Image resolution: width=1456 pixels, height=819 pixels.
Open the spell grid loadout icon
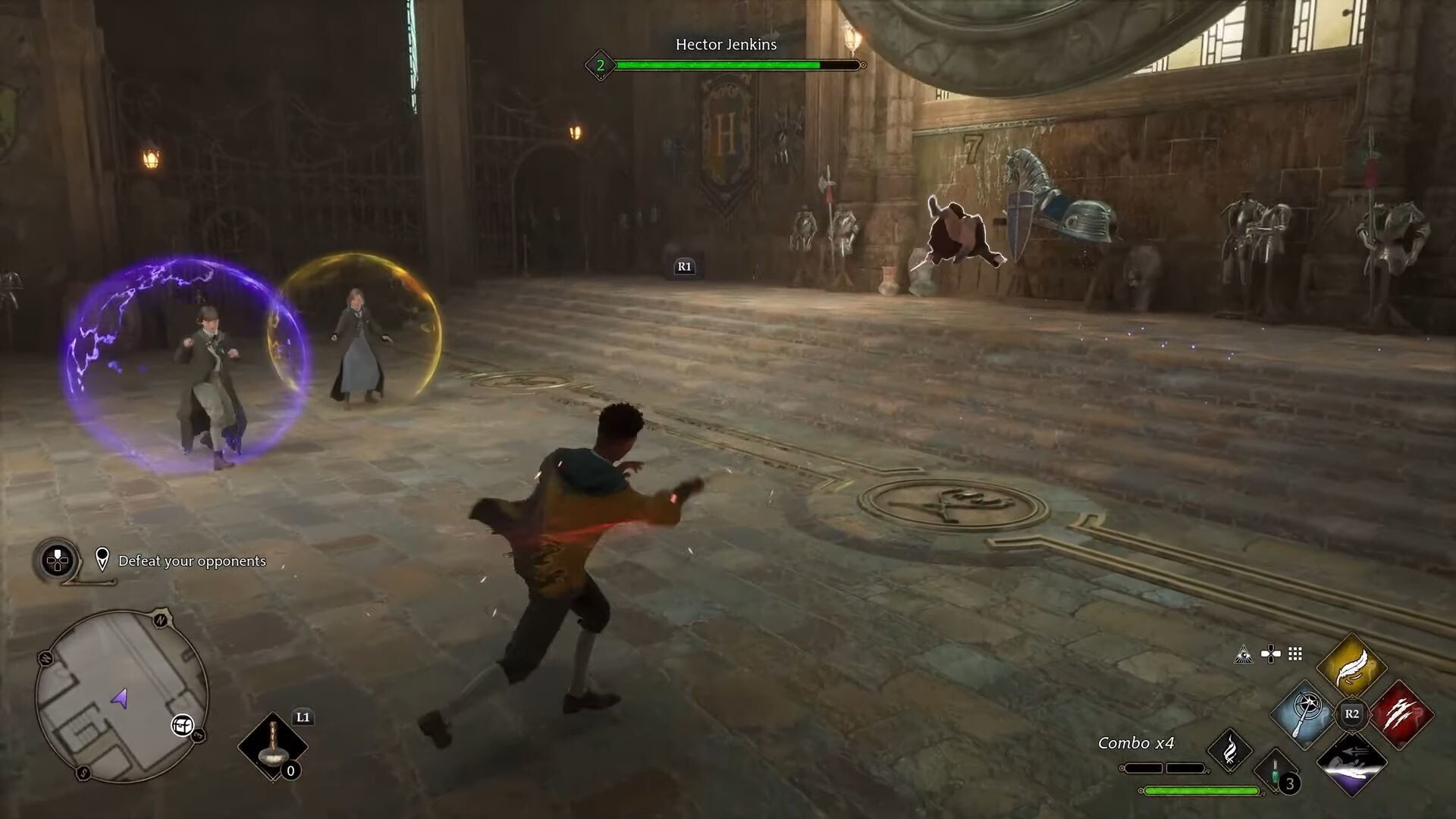point(1294,655)
